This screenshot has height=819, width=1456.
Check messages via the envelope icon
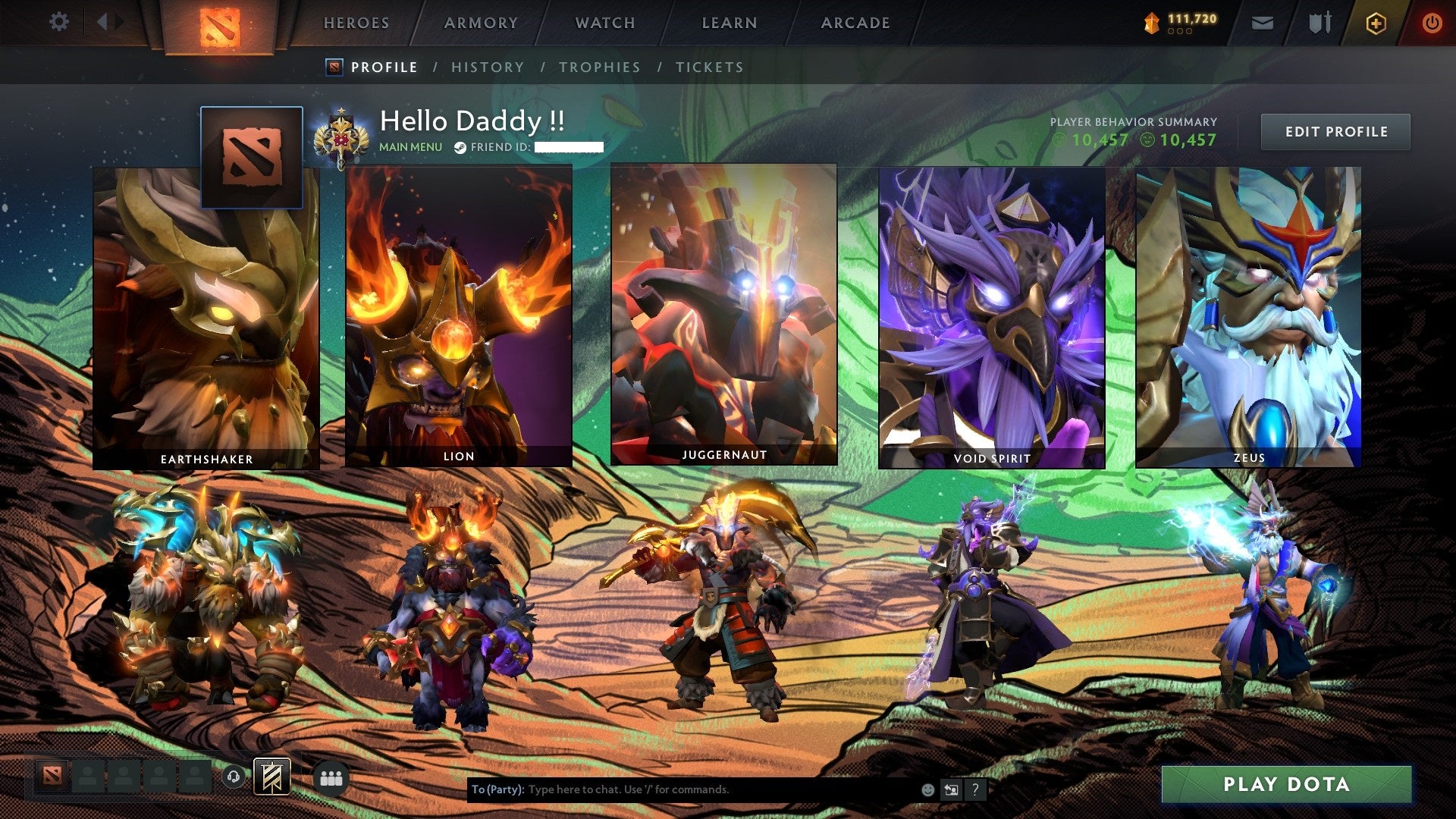pyautogui.click(x=1263, y=23)
